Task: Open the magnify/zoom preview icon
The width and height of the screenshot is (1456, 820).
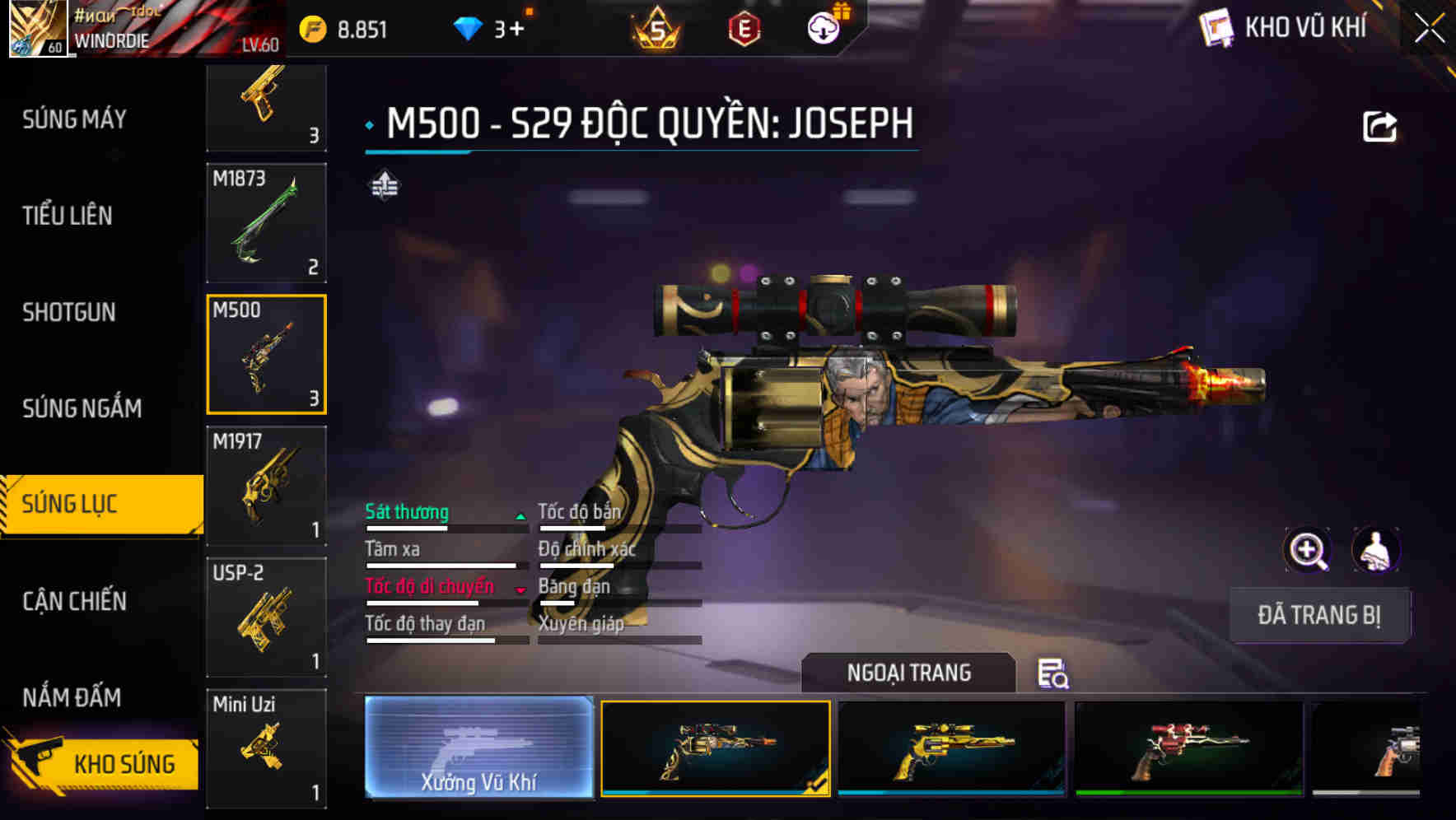Action: 1308,550
